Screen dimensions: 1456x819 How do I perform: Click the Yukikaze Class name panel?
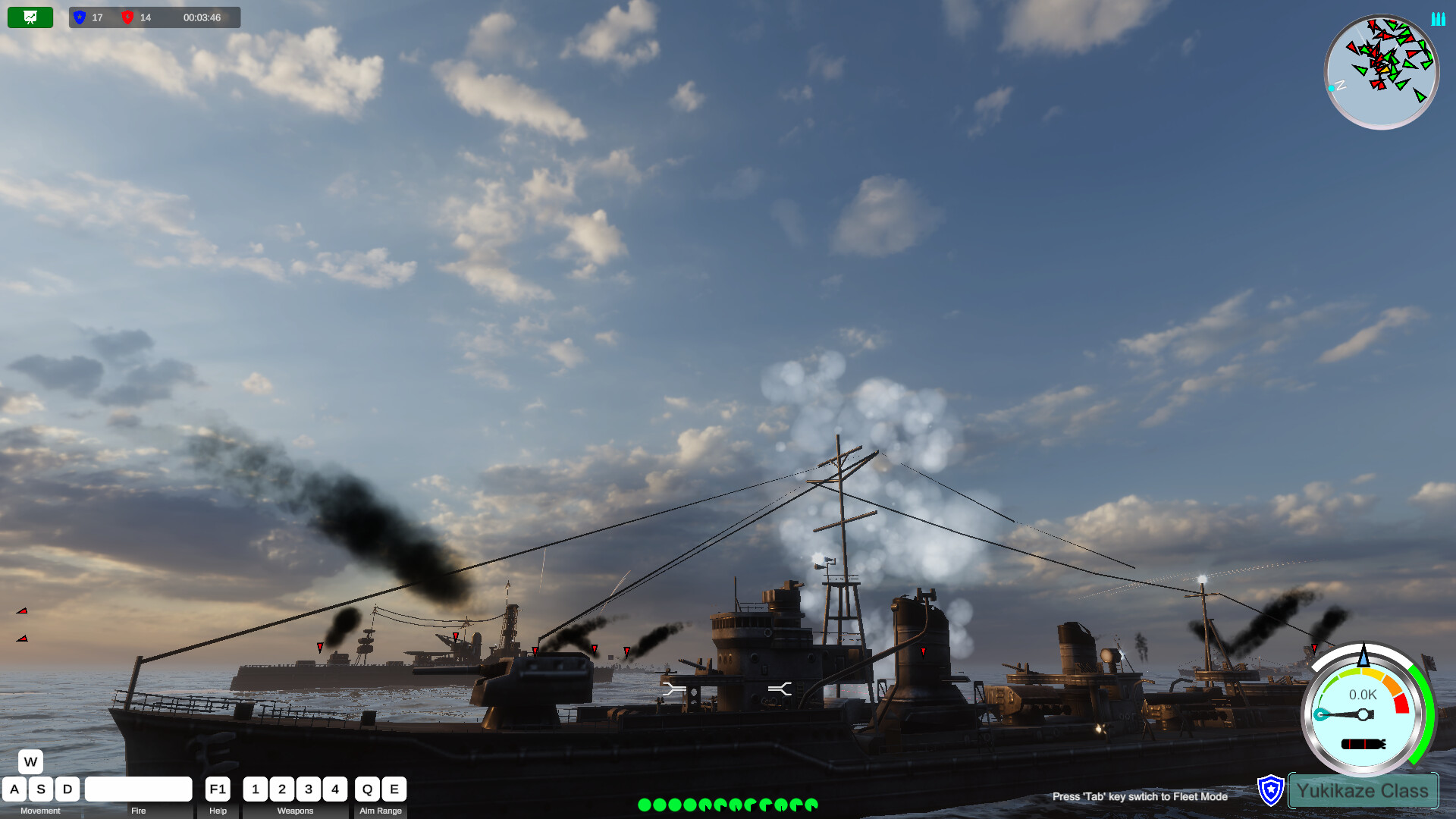coord(1363,790)
